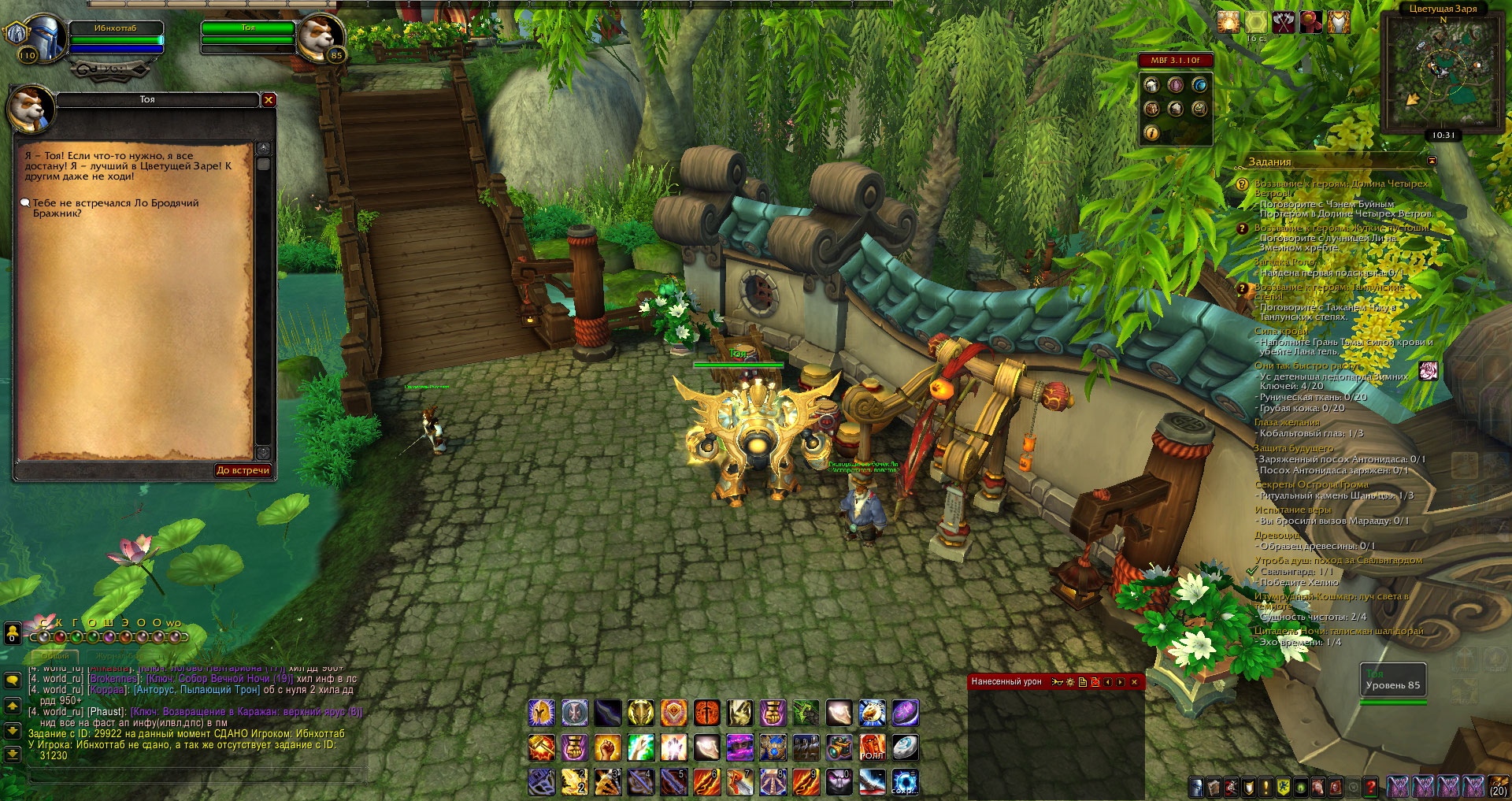Collapse the Задания quest tracker
The height and width of the screenshot is (801, 1512).
1432,161
